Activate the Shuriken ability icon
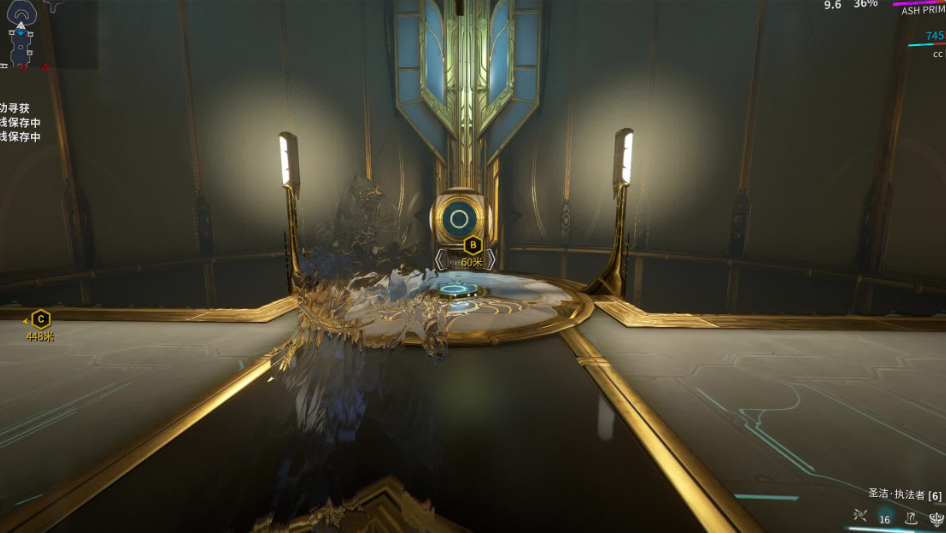This screenshot has width=946, height=533. pyautogui.click(x=859, y=517)
